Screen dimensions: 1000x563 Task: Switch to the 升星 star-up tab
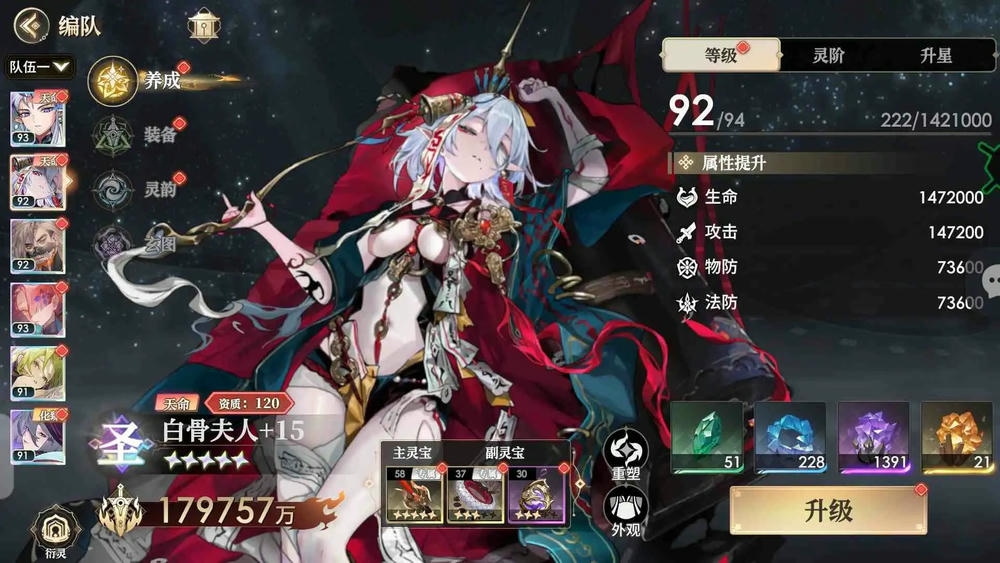click(935, 56)
